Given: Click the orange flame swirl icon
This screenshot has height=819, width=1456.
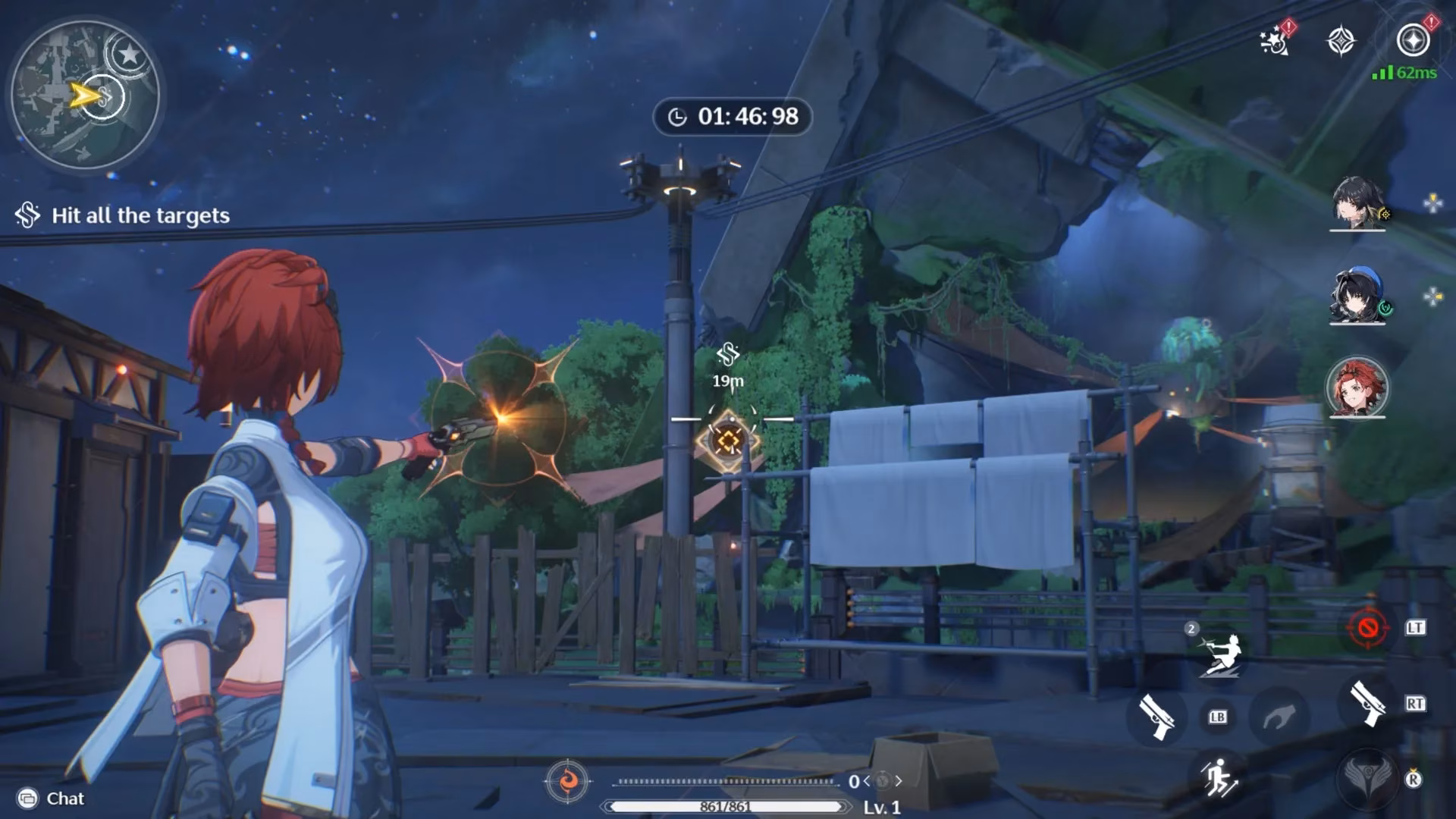Looking at the screenshot, I should coord(567,780).
